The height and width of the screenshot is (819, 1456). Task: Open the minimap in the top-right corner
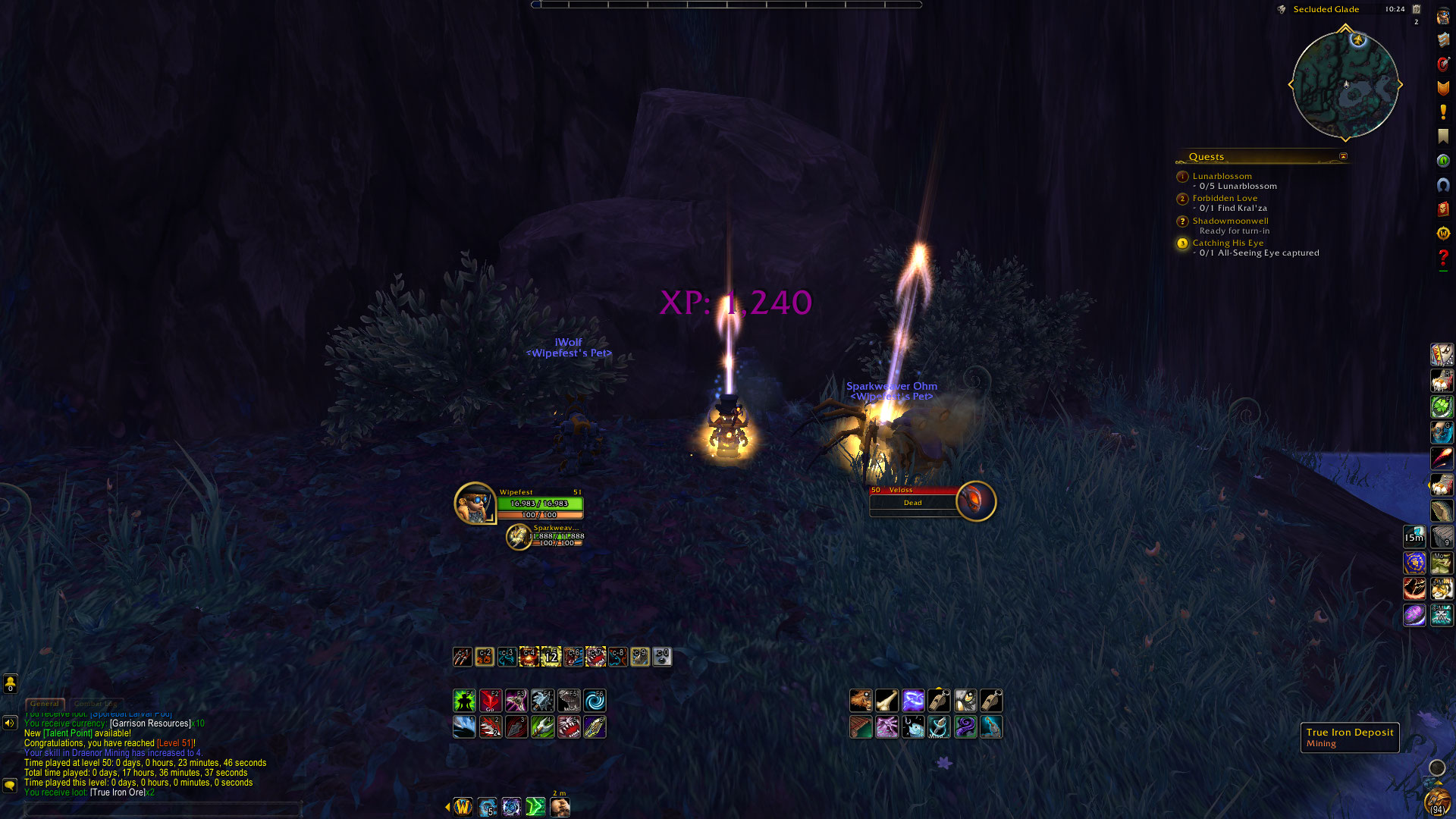tap(1345, 84)
